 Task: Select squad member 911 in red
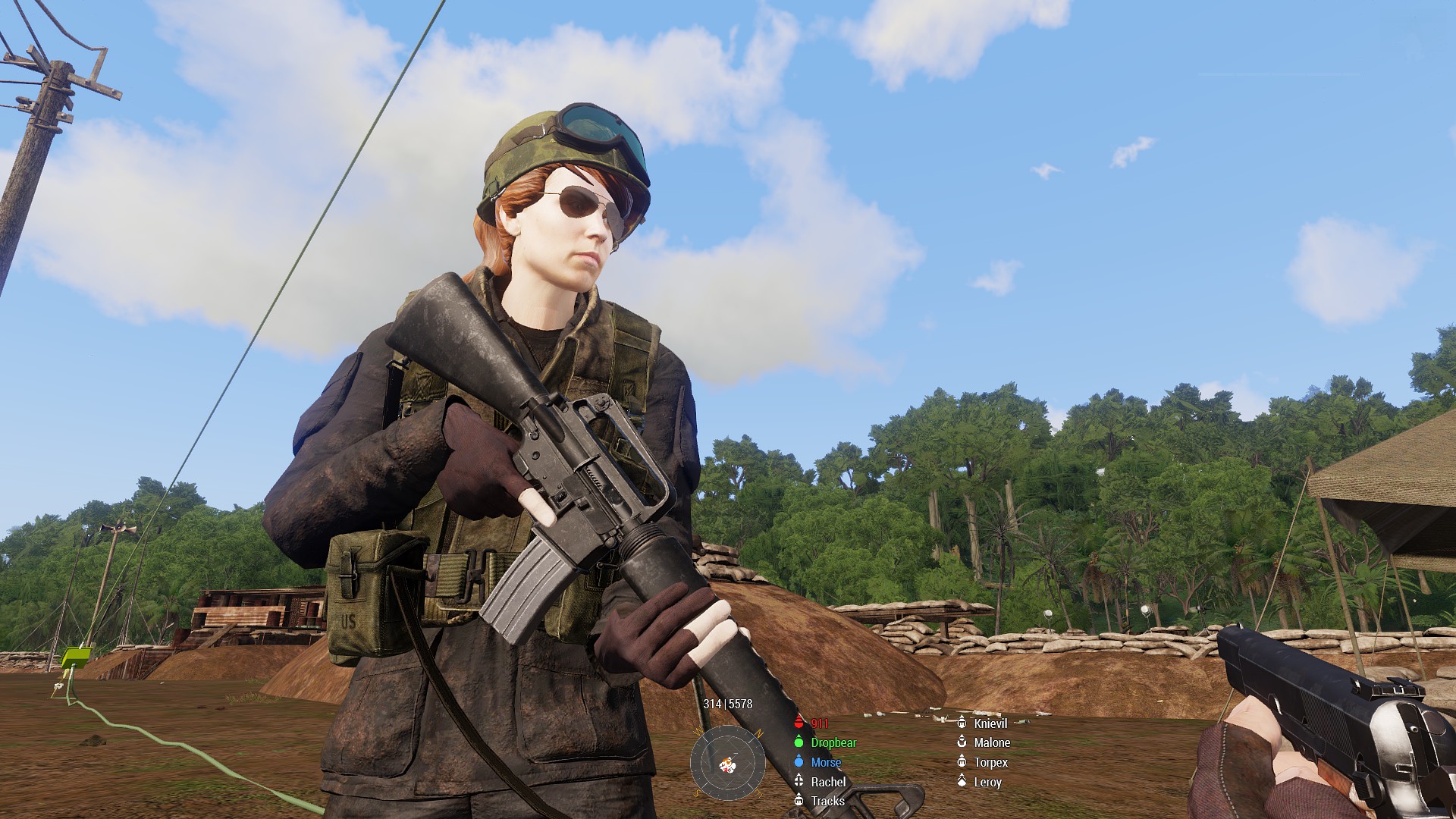819,723
